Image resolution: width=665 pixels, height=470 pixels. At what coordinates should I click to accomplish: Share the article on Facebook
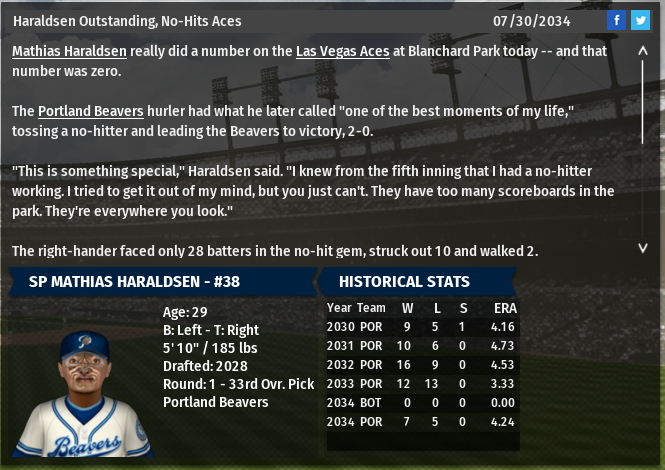click(x=617, y=20)
